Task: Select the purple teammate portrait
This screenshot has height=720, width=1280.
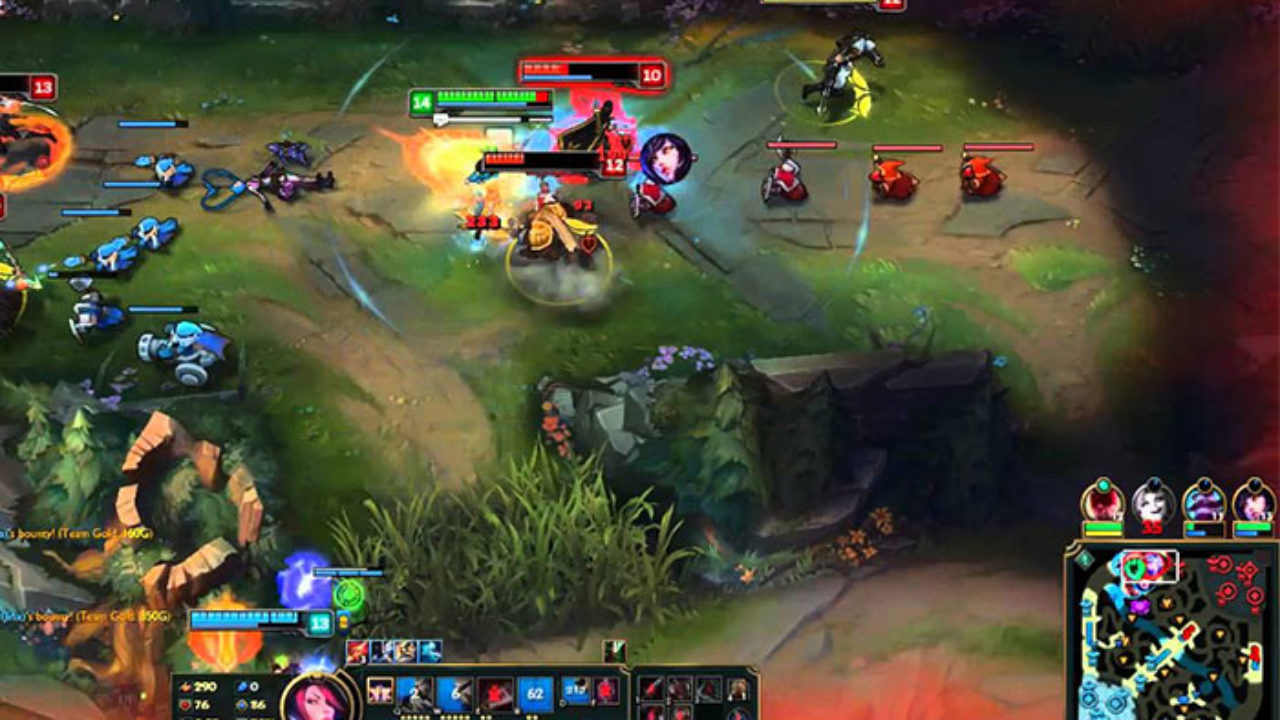Action: click(x=1204, y=502)
